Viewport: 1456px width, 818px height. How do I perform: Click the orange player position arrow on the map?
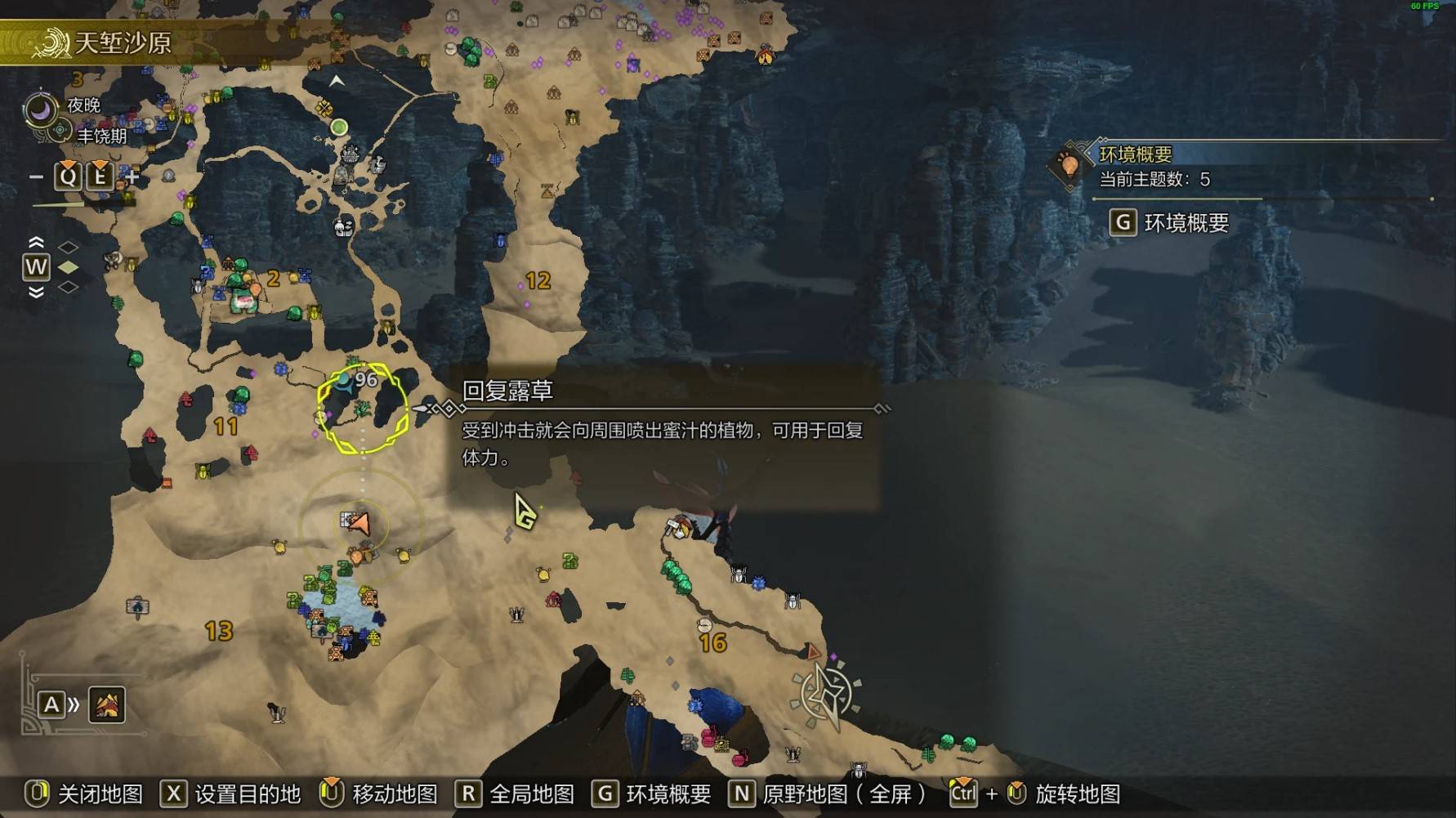point(362,525)
